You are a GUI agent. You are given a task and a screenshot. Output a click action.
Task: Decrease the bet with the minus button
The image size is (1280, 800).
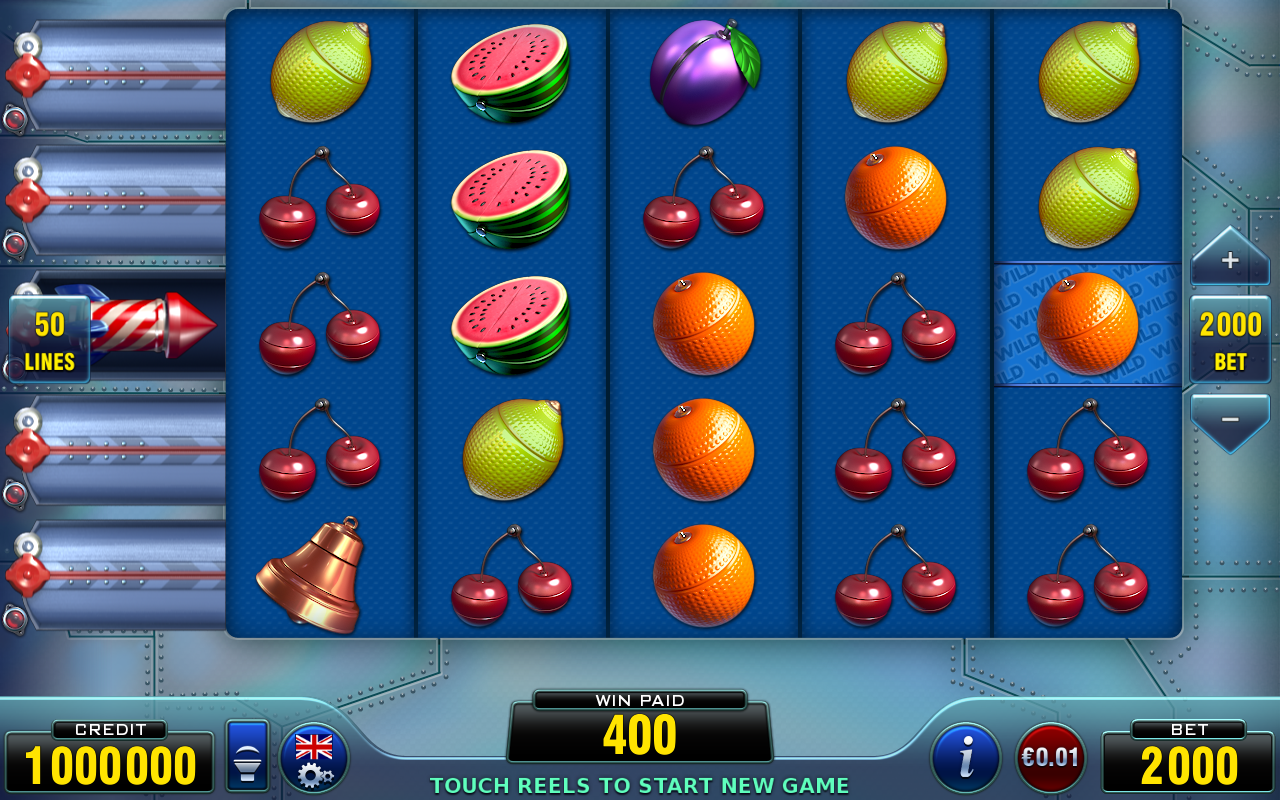(1229, 420)
